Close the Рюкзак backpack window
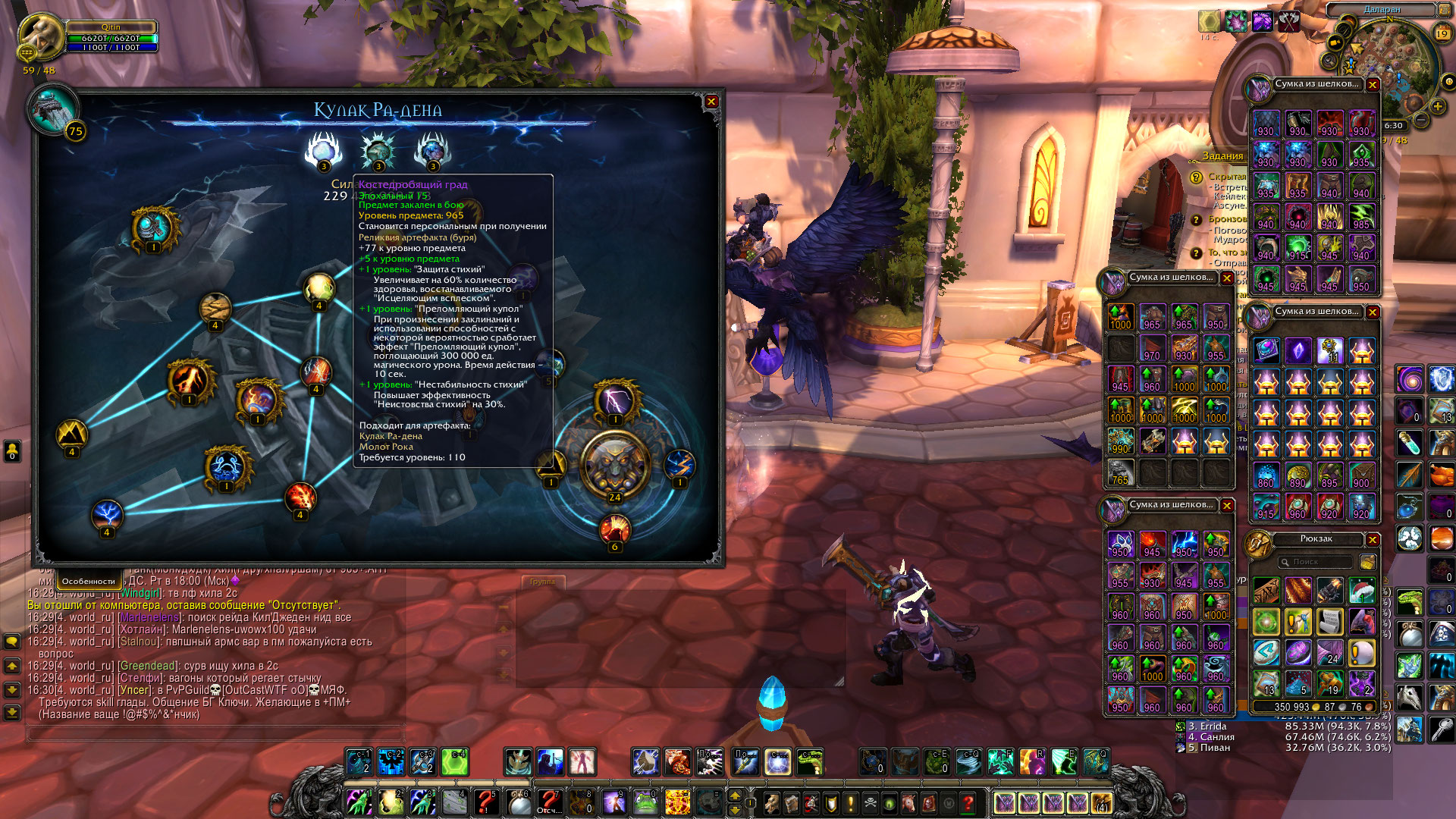Viewport: 1456px width, 819px height. pos(1373,539)
